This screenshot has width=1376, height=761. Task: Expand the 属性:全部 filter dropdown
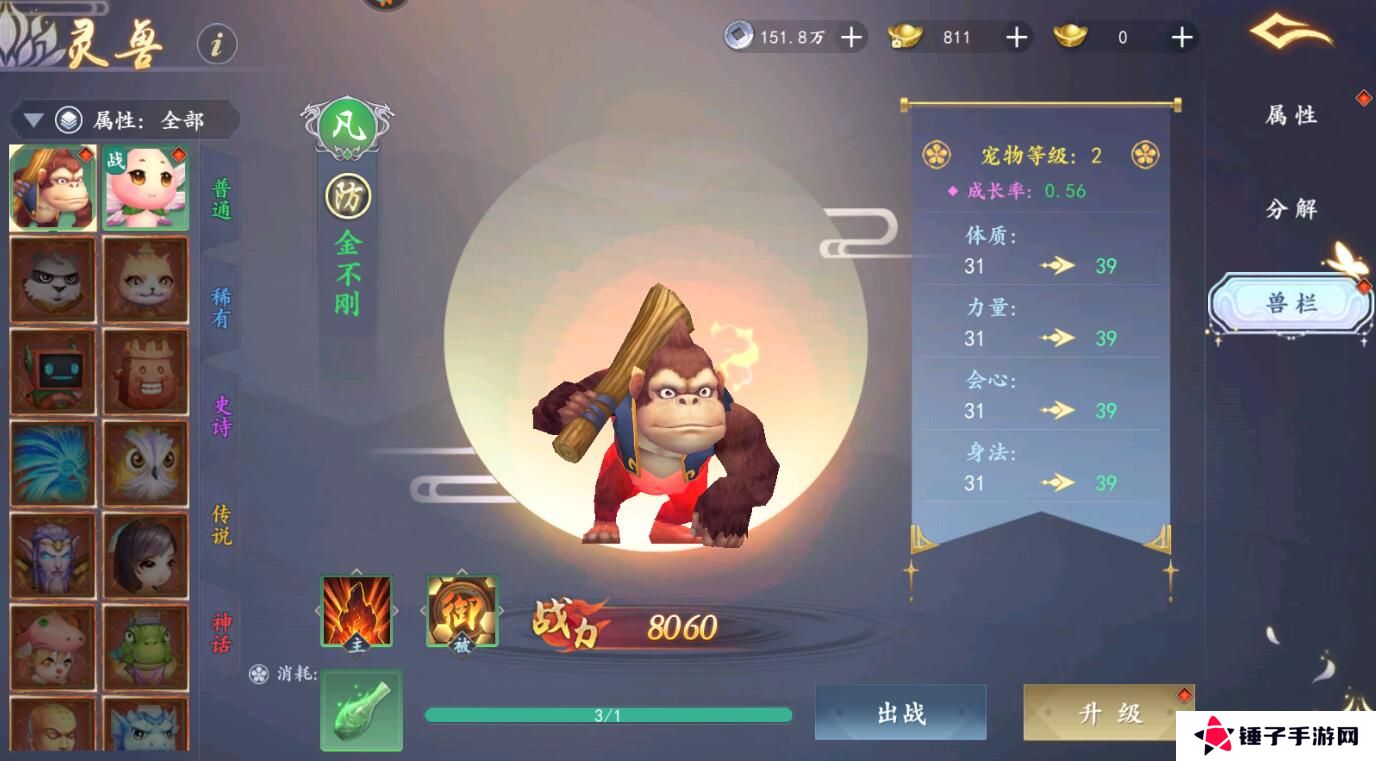(150, 118)
